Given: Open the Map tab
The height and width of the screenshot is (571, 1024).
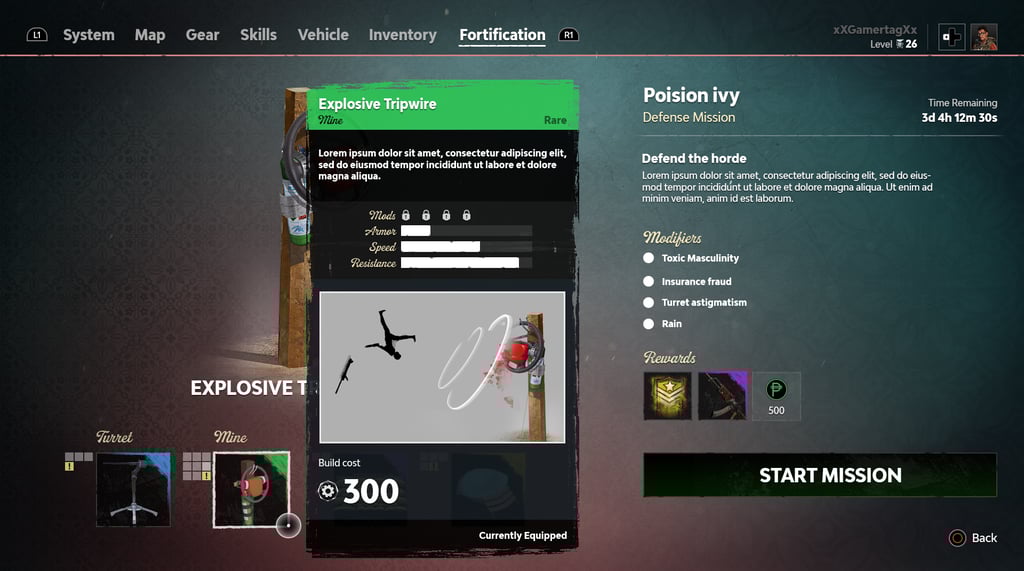Looking at the screenshot, I should tap(150, 35).
